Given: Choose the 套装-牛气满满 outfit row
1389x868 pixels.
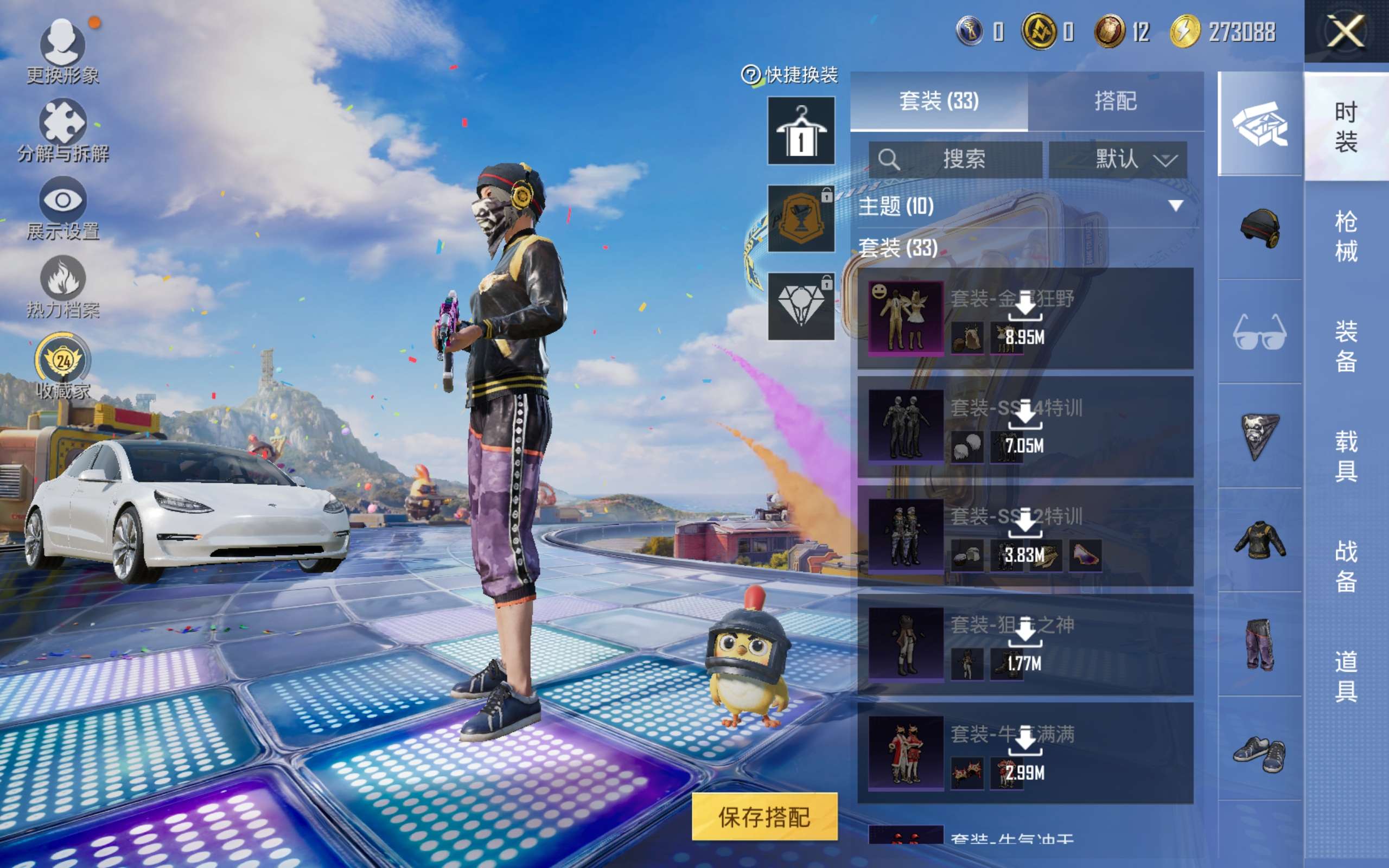Looking at the screenshot, I should coord(1025,753).
